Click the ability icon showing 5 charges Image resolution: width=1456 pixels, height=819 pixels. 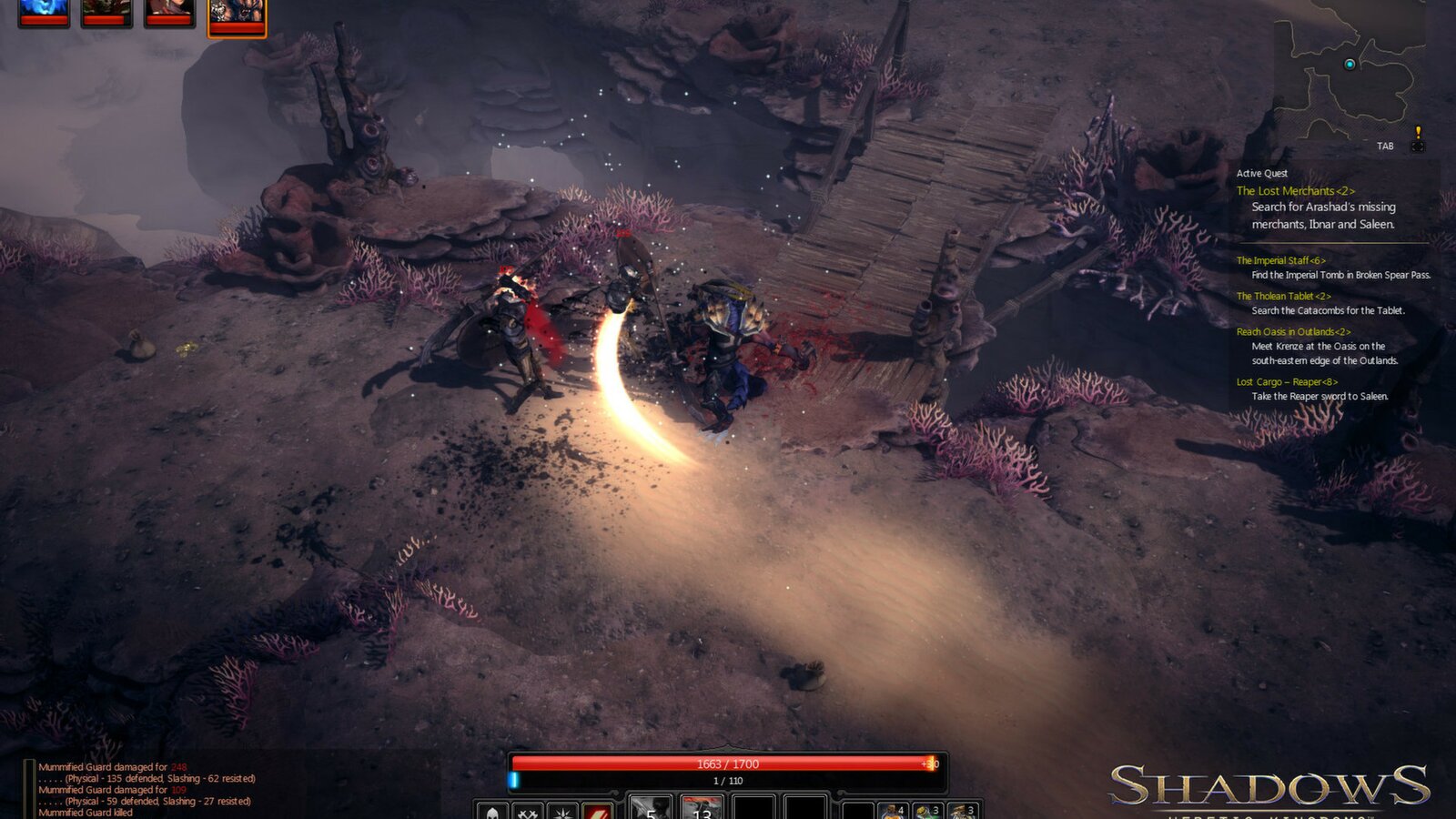coord(650,806)
